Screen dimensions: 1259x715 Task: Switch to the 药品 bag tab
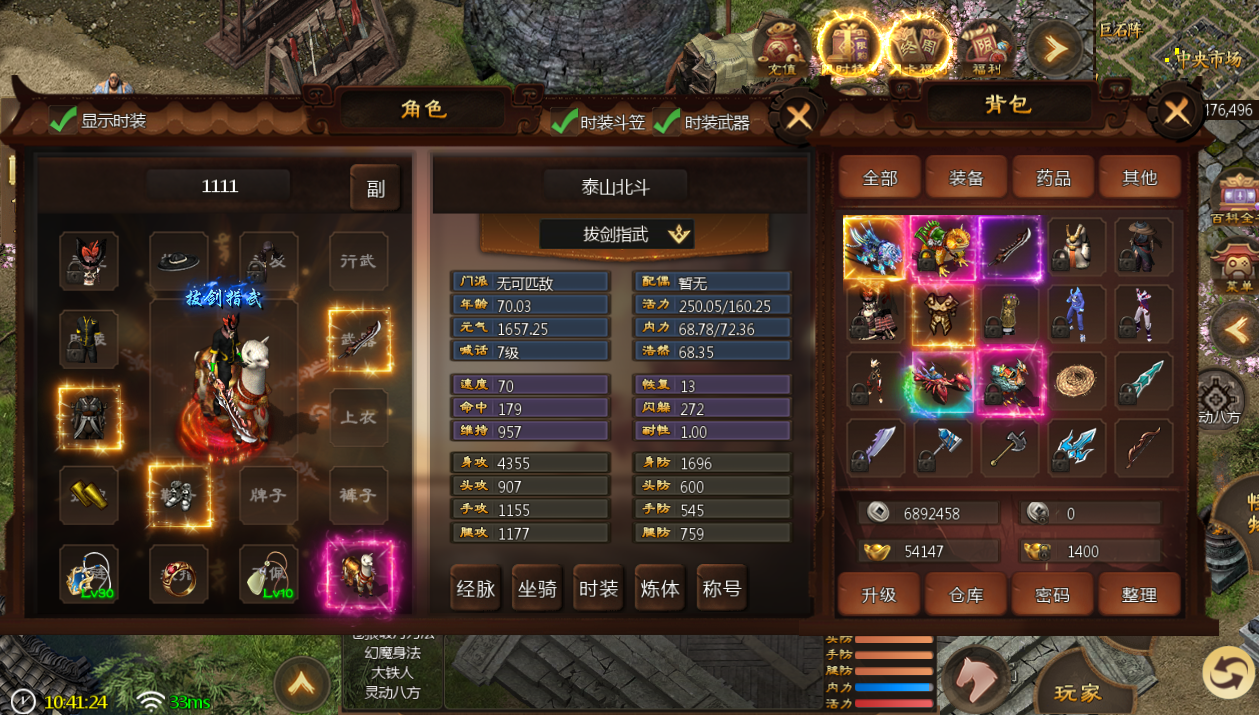(1053, 178)
